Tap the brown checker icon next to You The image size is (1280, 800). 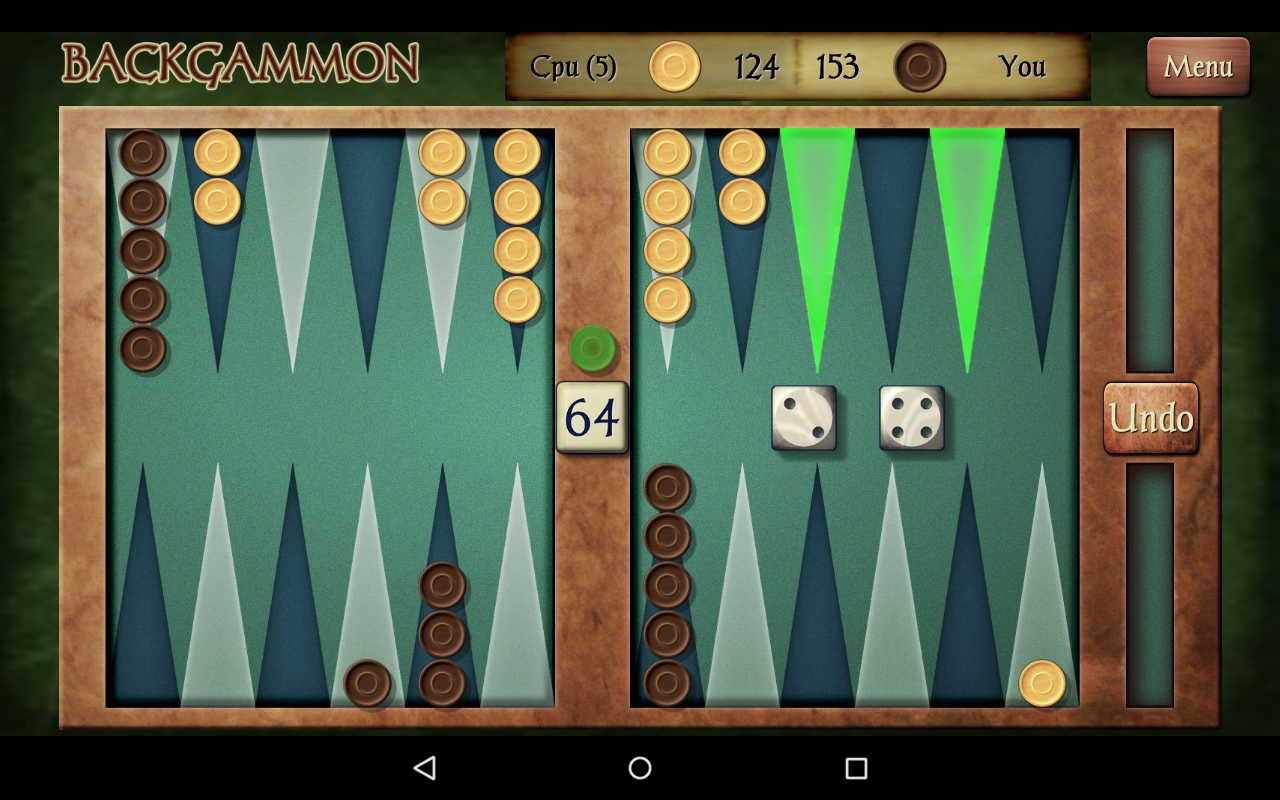tap(922, 66)
